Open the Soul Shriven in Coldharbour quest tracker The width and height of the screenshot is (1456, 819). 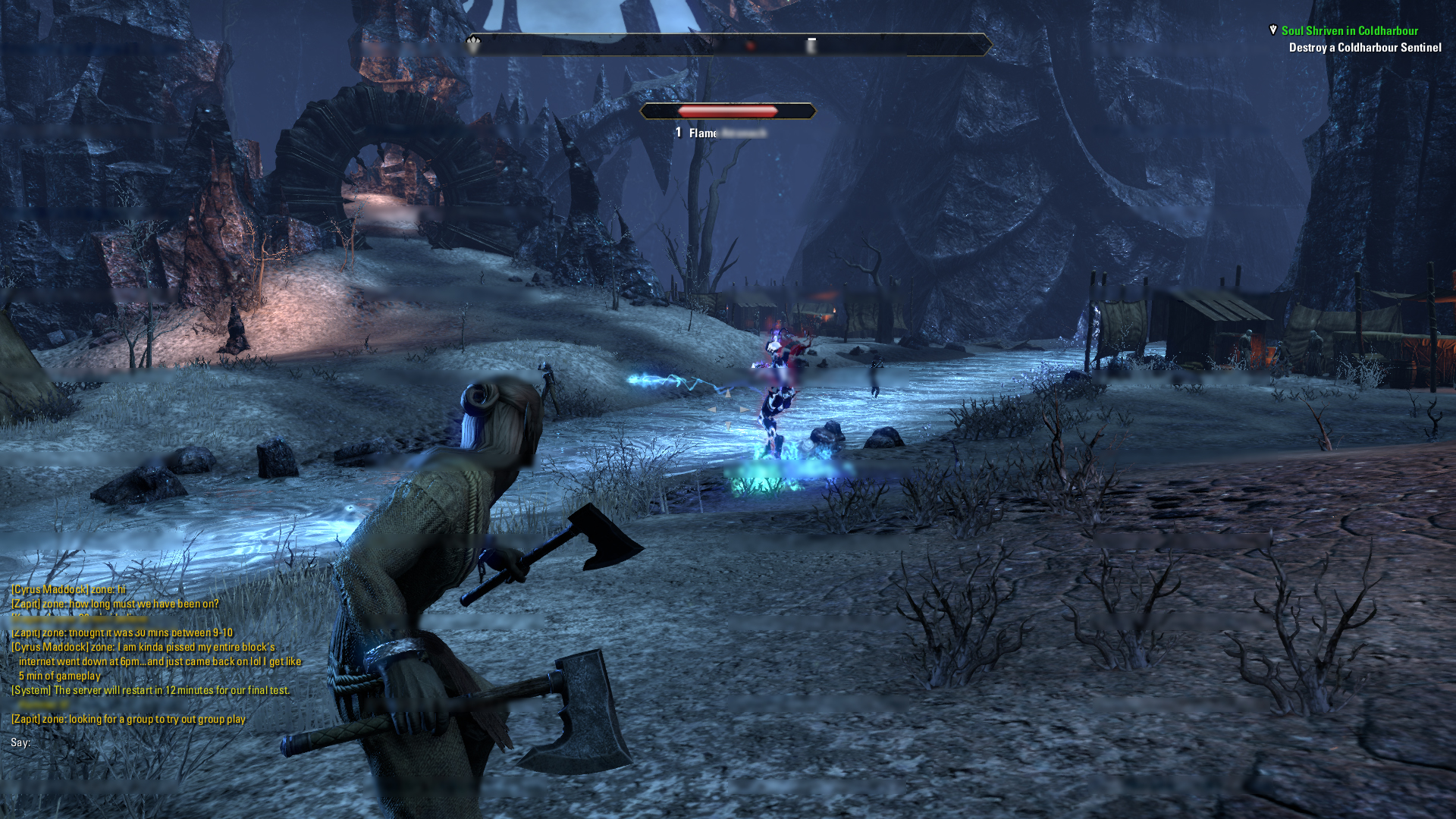1349,31
